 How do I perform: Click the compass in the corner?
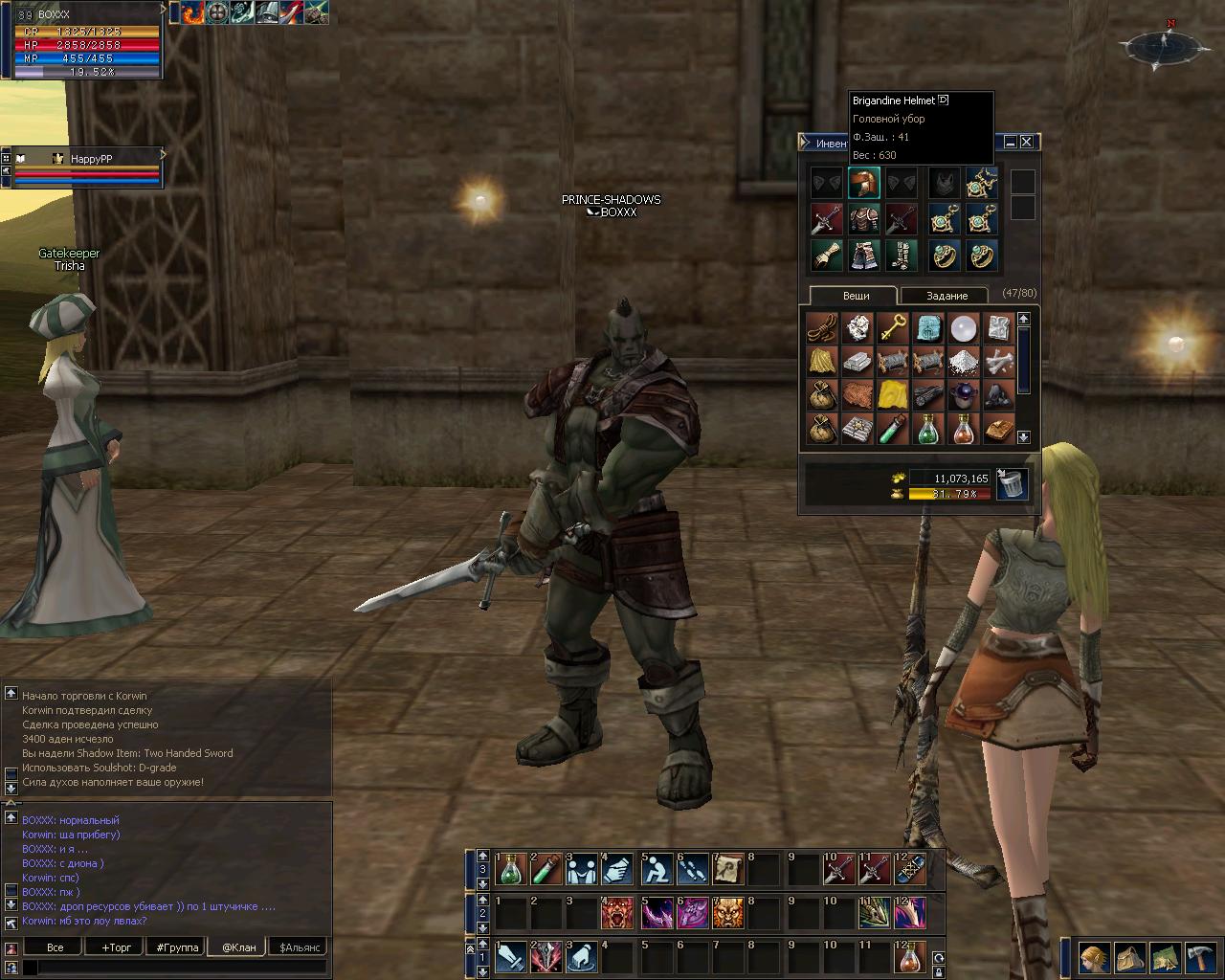click(1164, 46)
